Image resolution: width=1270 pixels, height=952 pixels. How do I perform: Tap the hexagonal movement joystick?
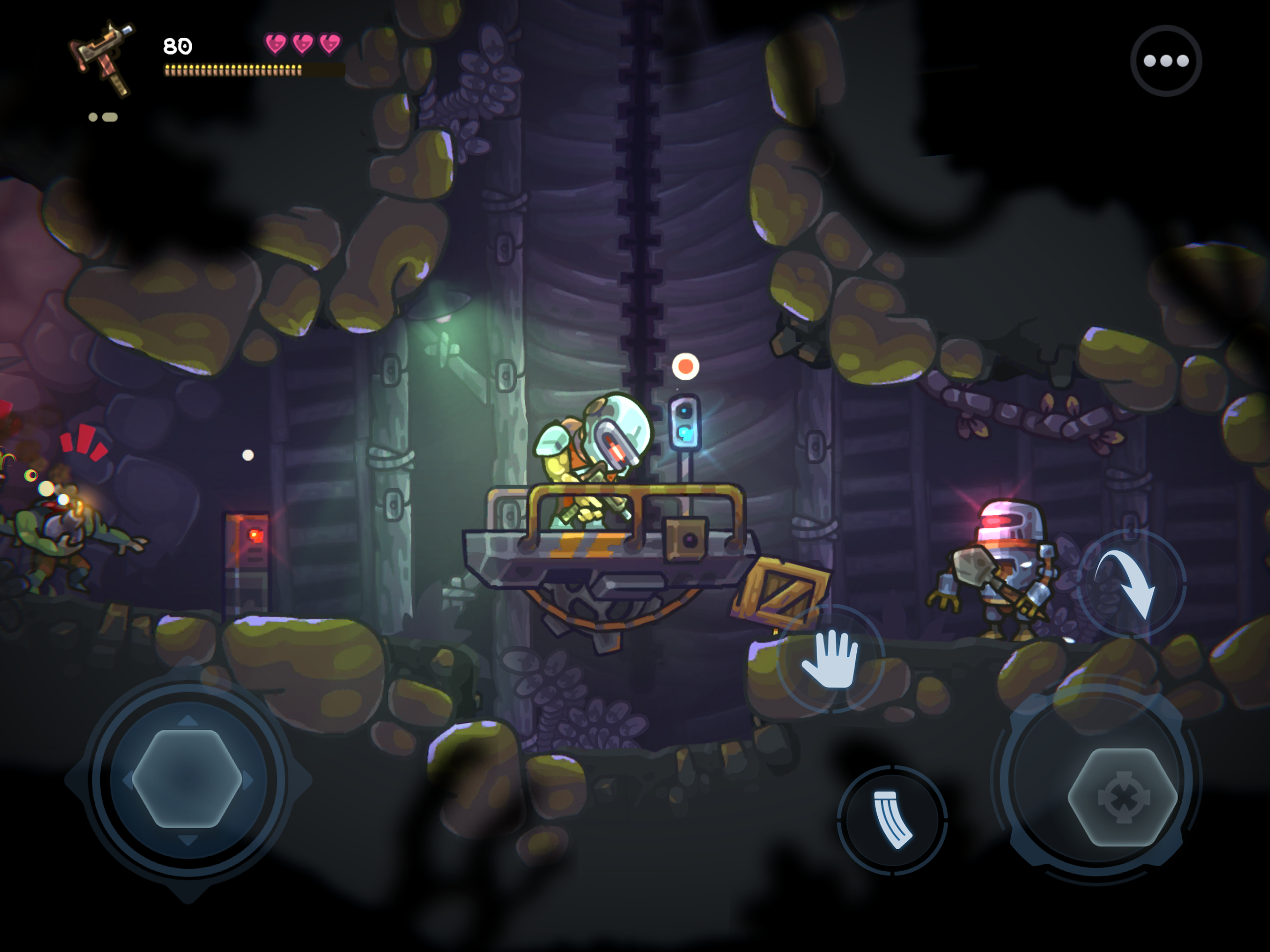tap(187, 778)
